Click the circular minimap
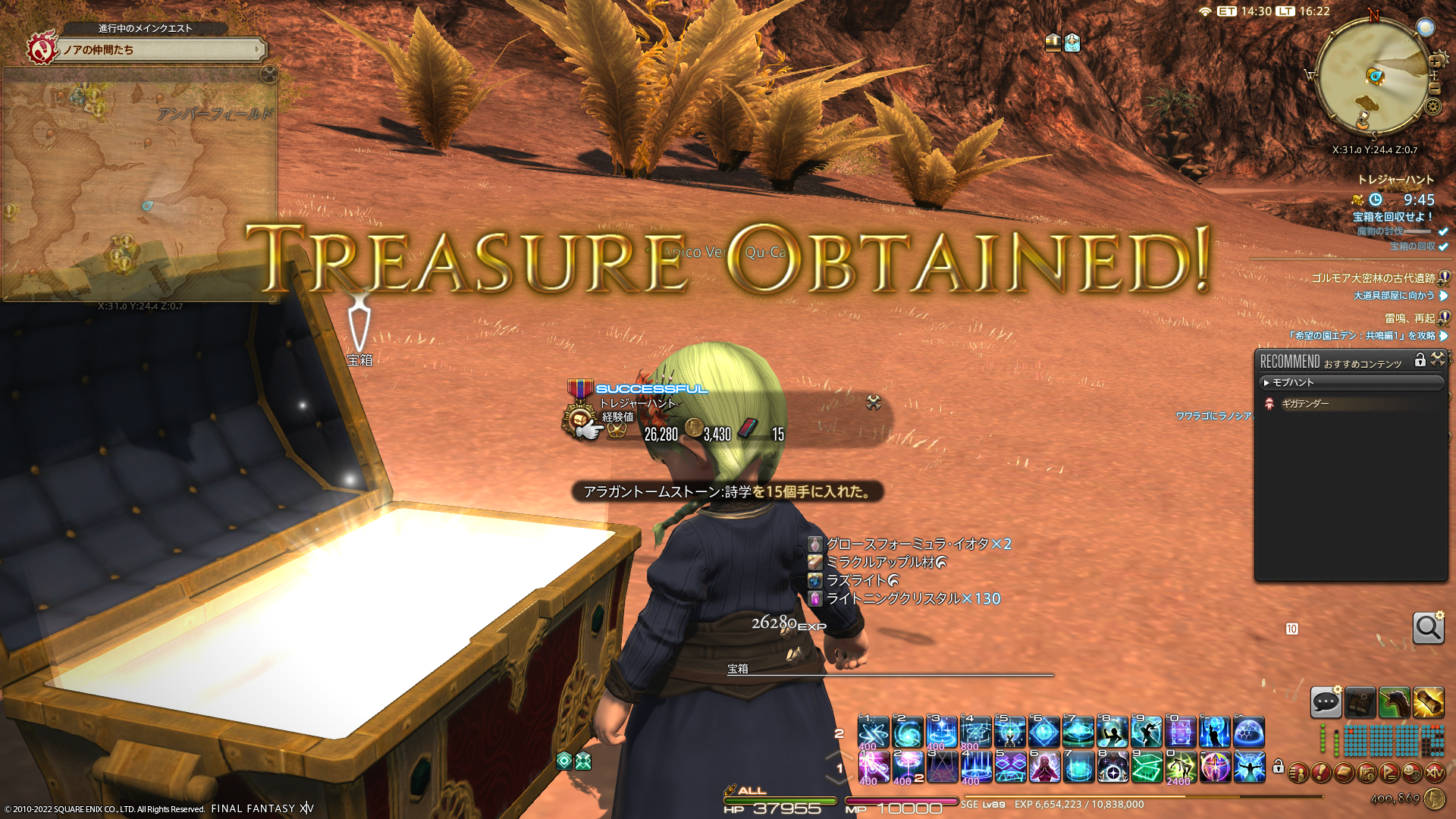 tap(1373, 76)
